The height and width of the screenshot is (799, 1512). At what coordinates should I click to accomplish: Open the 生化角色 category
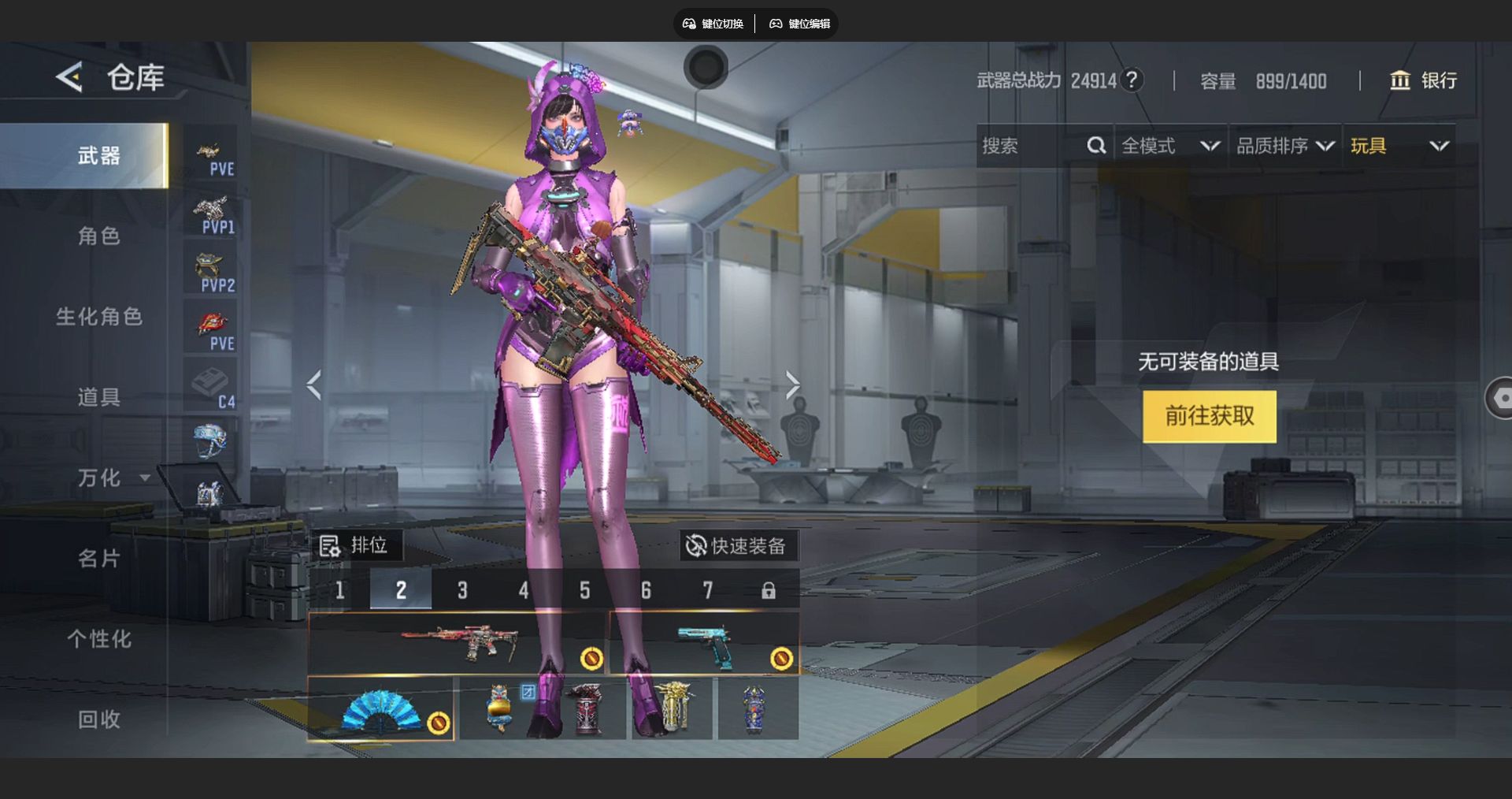point(98,317)
